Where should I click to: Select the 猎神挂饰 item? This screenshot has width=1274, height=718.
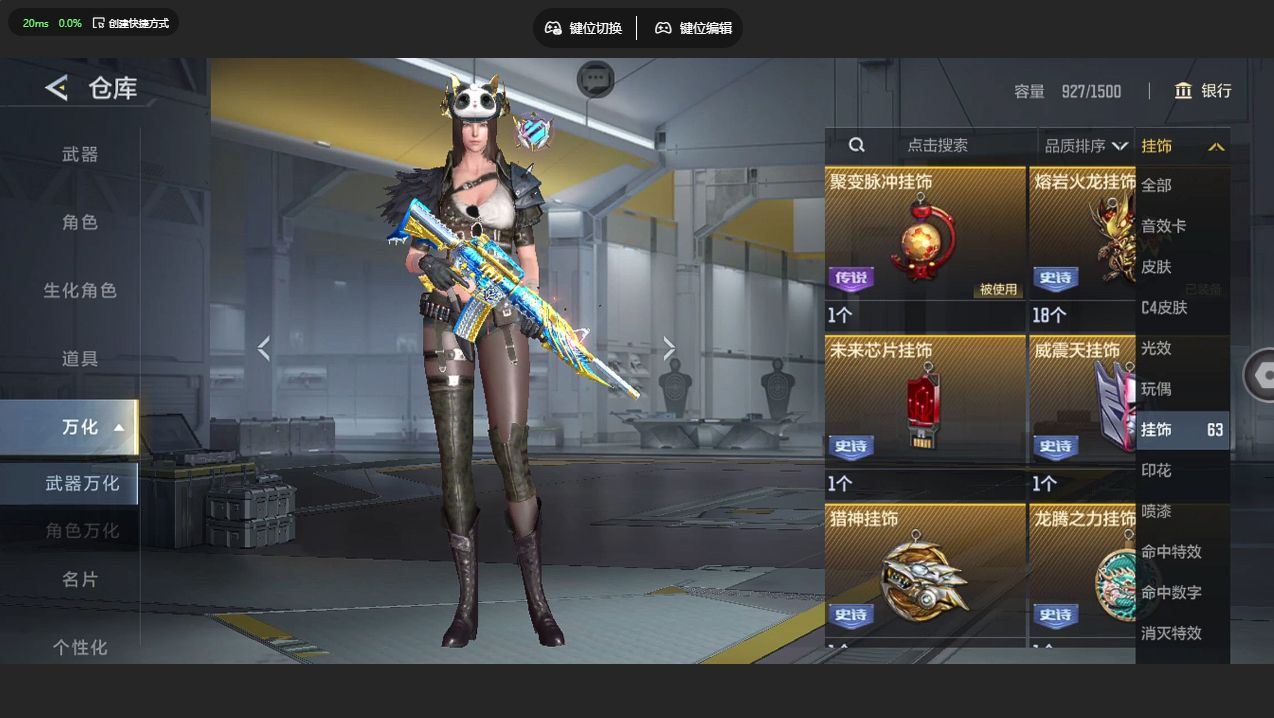click(x=924, y=575)
